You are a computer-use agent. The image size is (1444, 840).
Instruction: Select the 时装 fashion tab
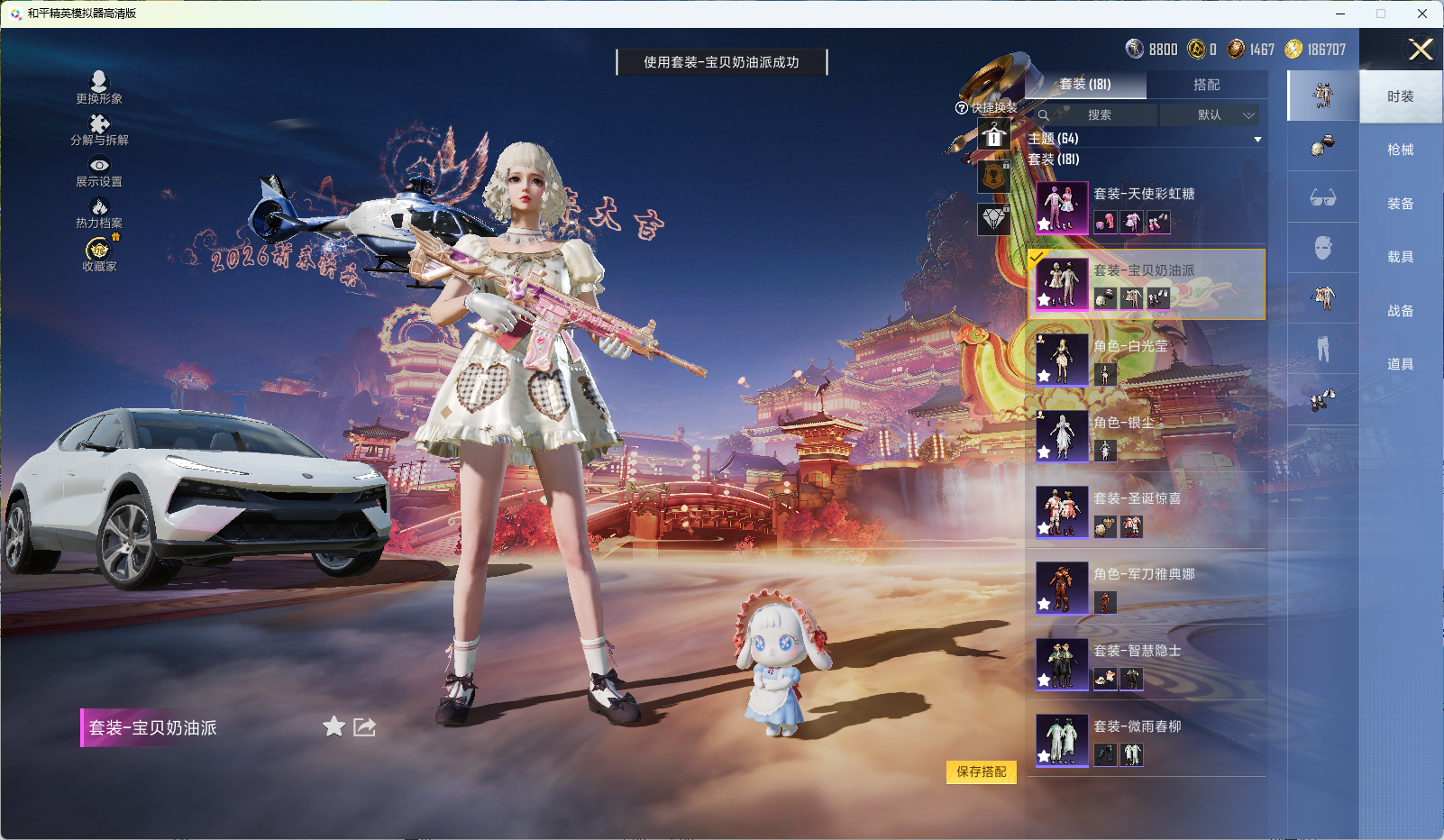1400,96
